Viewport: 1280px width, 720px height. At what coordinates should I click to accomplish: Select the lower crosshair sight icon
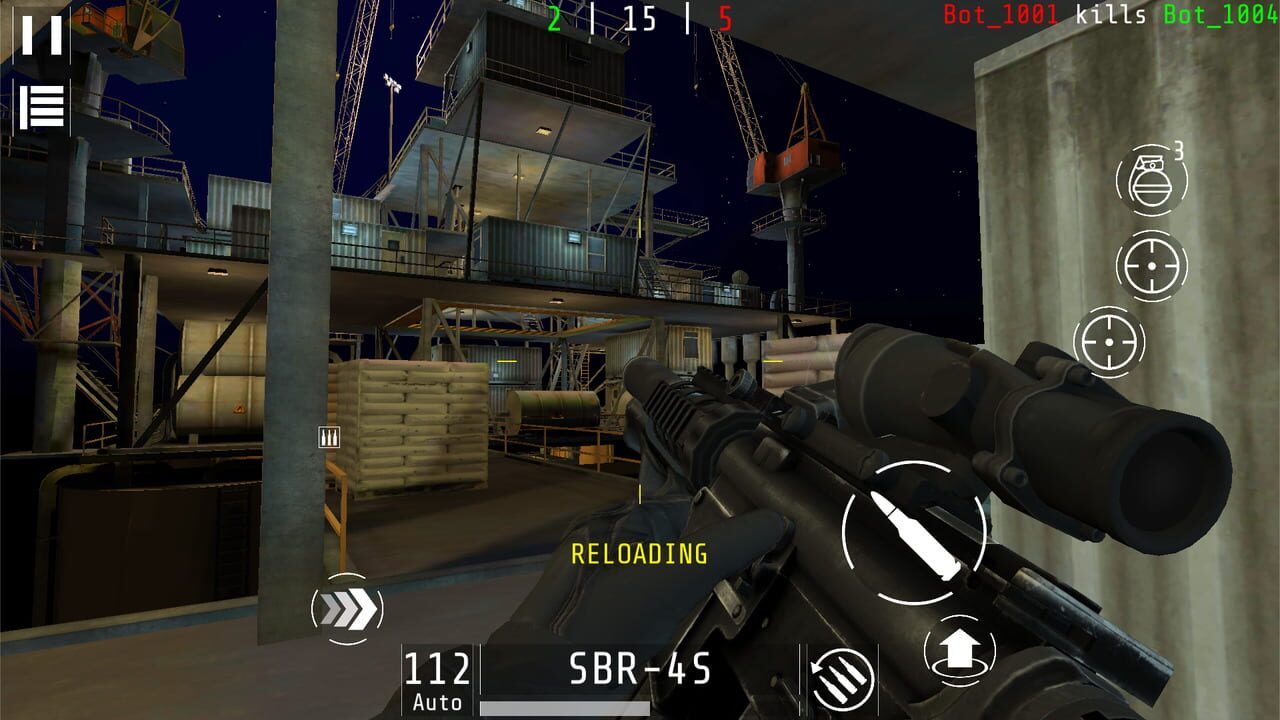click(x=1110, y=343)
